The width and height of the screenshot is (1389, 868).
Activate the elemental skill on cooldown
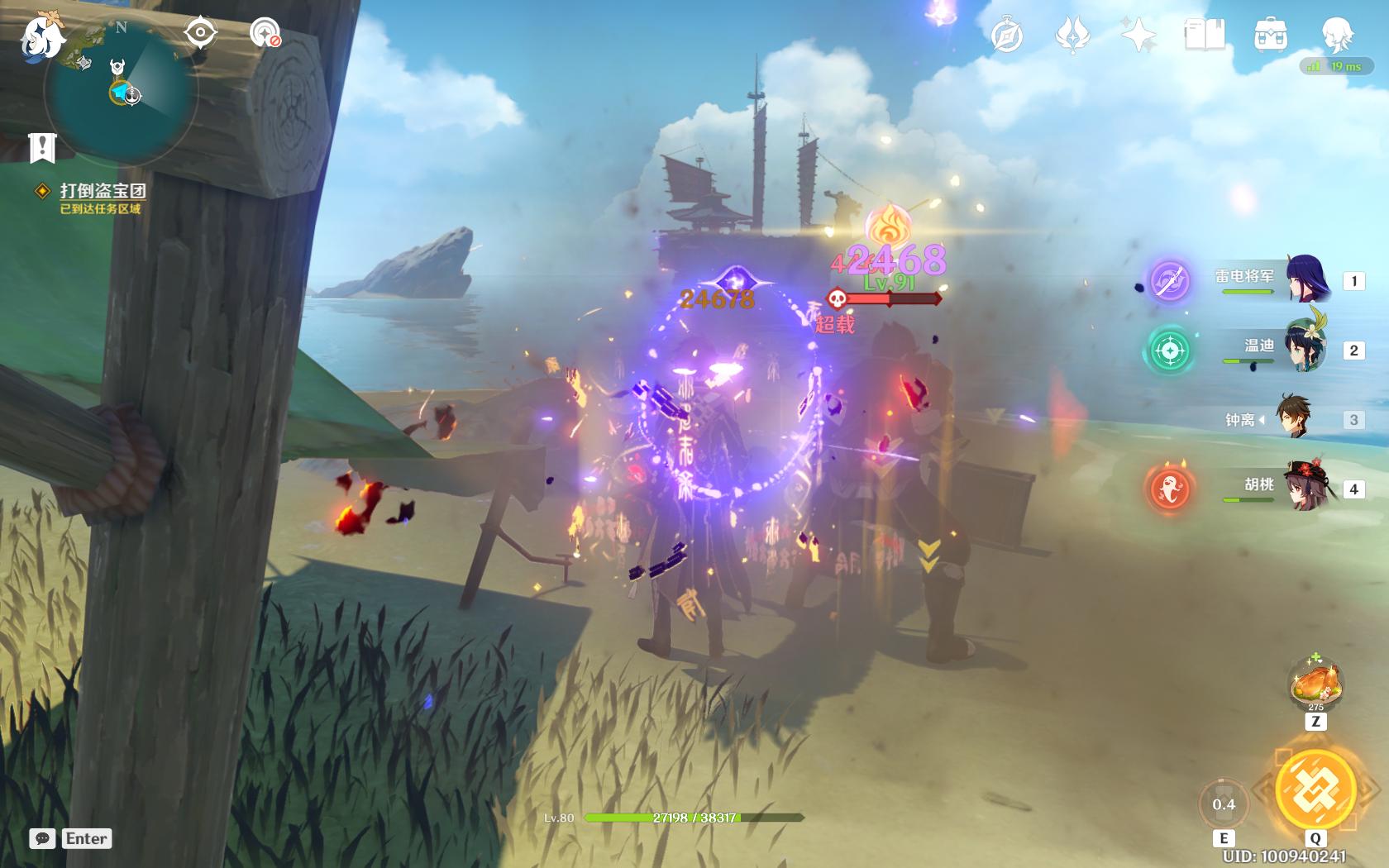coord(1224,804)
